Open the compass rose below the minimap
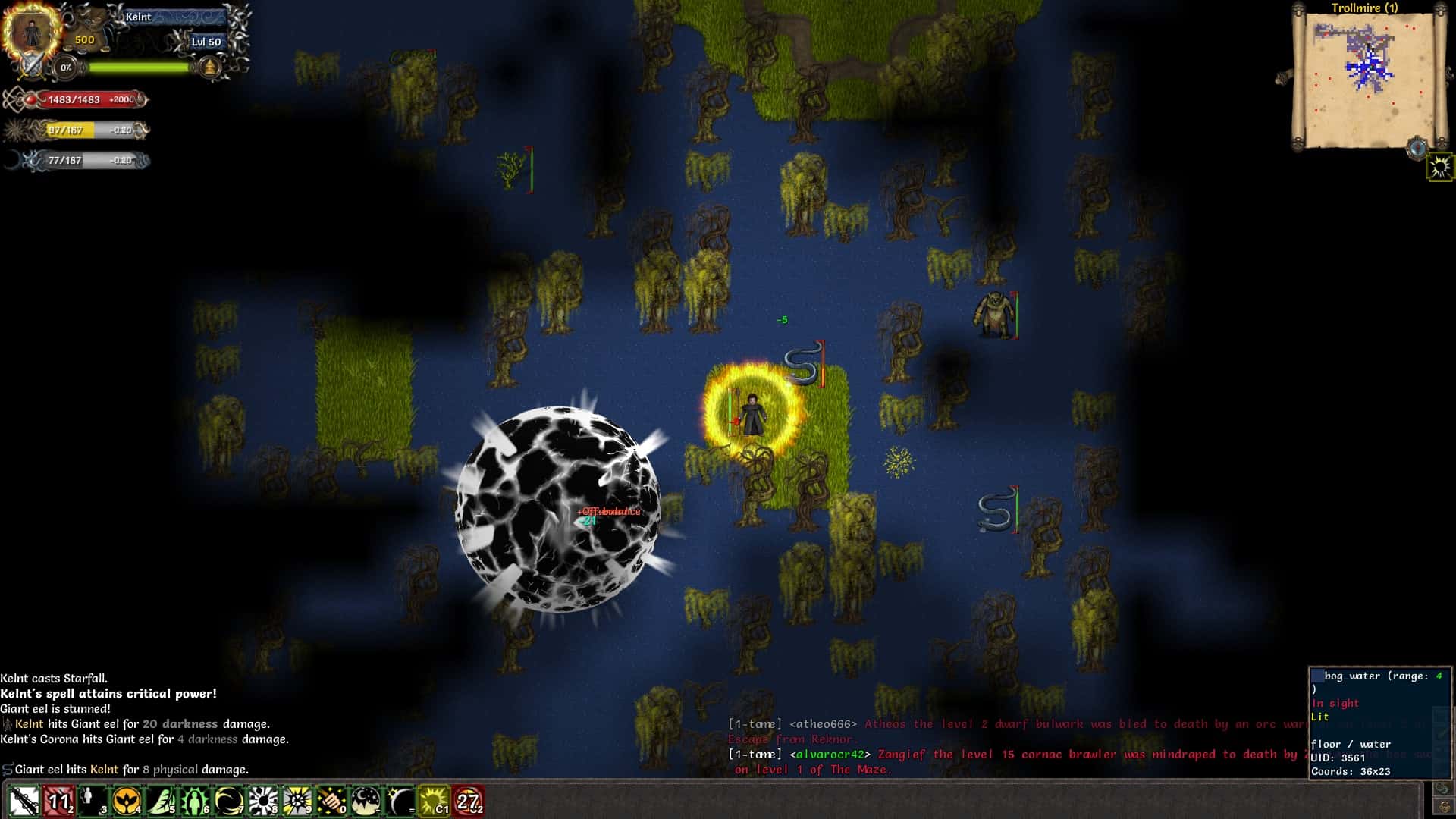This screenshot has width=1456, height=819. (x=1417, y=149)
